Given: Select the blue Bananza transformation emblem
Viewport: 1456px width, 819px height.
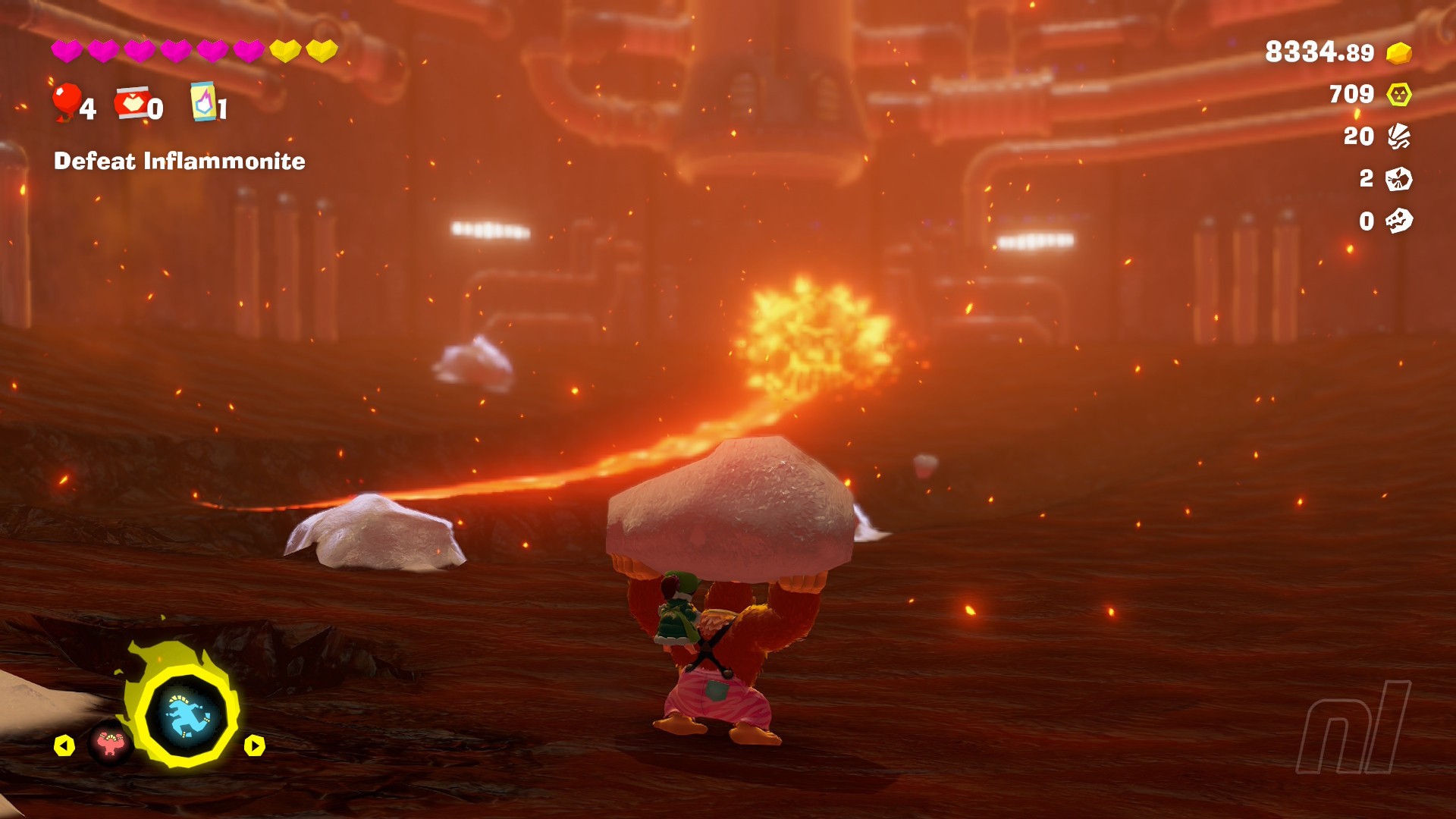Looking at the screenshot, I should pyautogui.click(x=187, y=717).
